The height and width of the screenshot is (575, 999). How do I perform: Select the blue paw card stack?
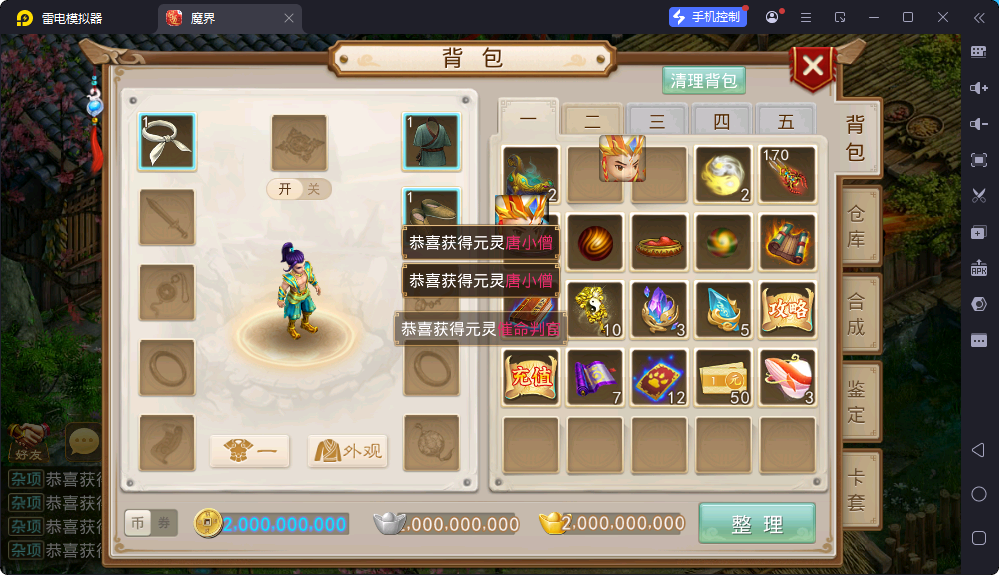pyautogui.click(x=659, y=377)
